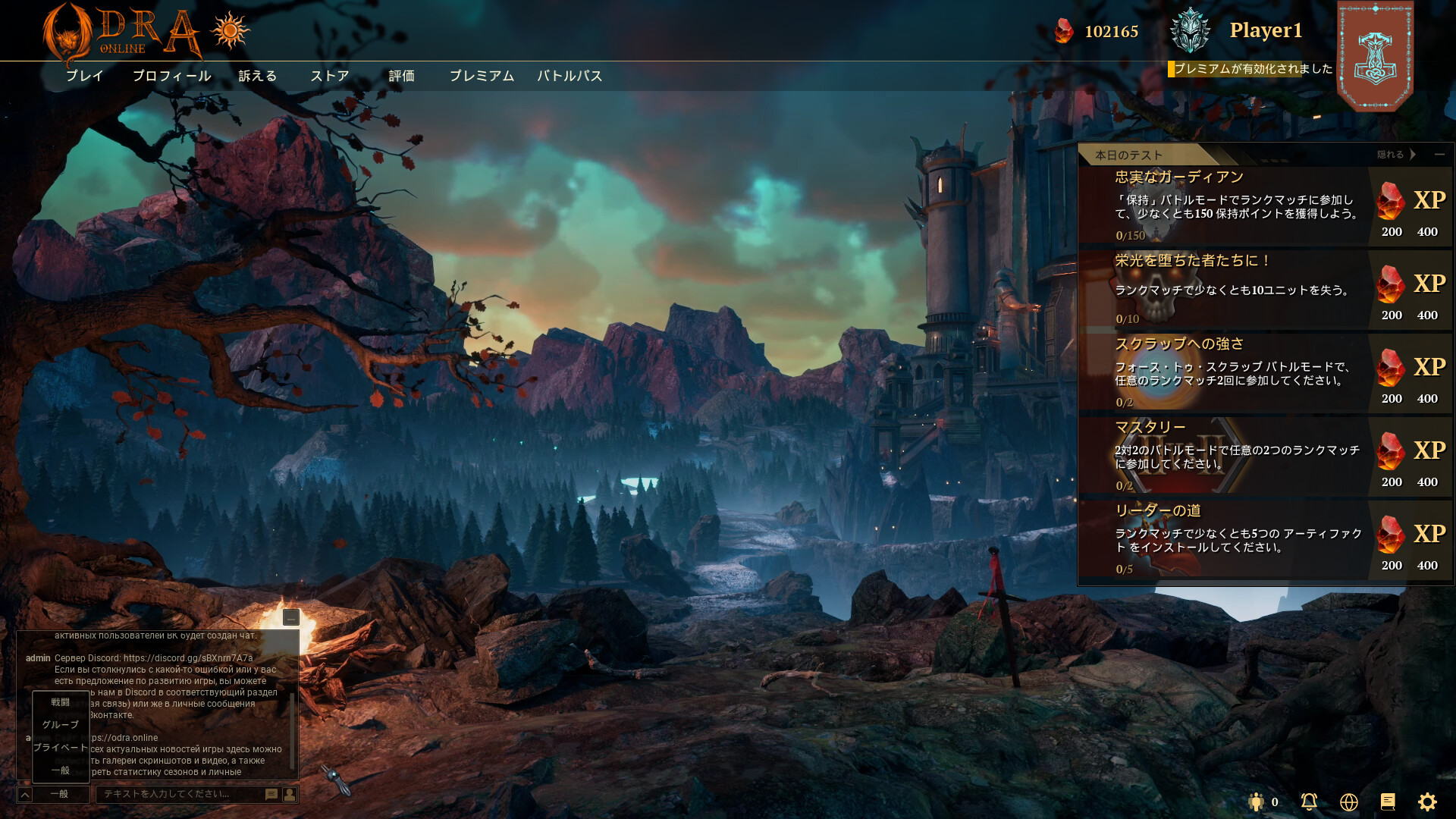Open the settings gear icon
Viewport: 1456px width, 819px height.
[1427, 802]
